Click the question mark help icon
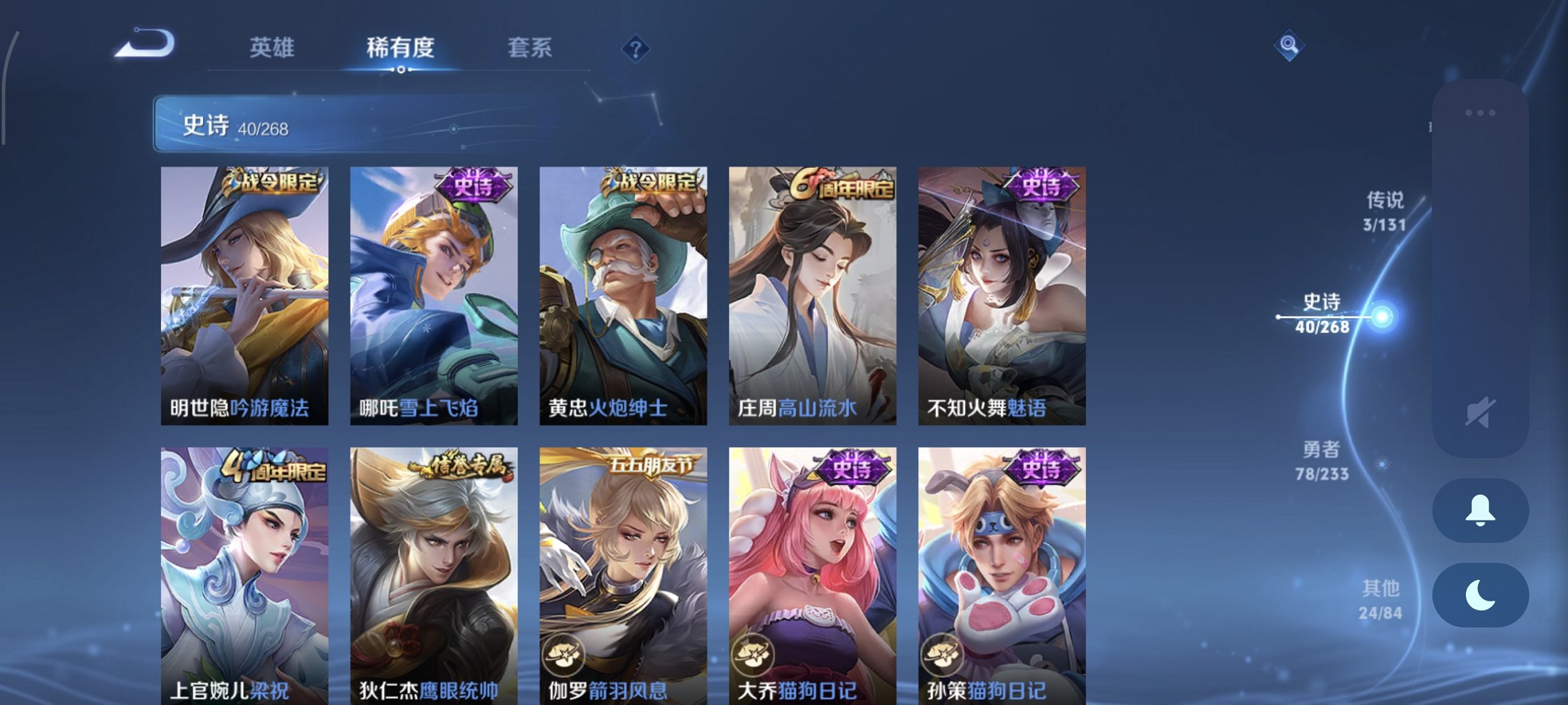Viewport: 1568px width, 705px height. (x=636, y=48)
